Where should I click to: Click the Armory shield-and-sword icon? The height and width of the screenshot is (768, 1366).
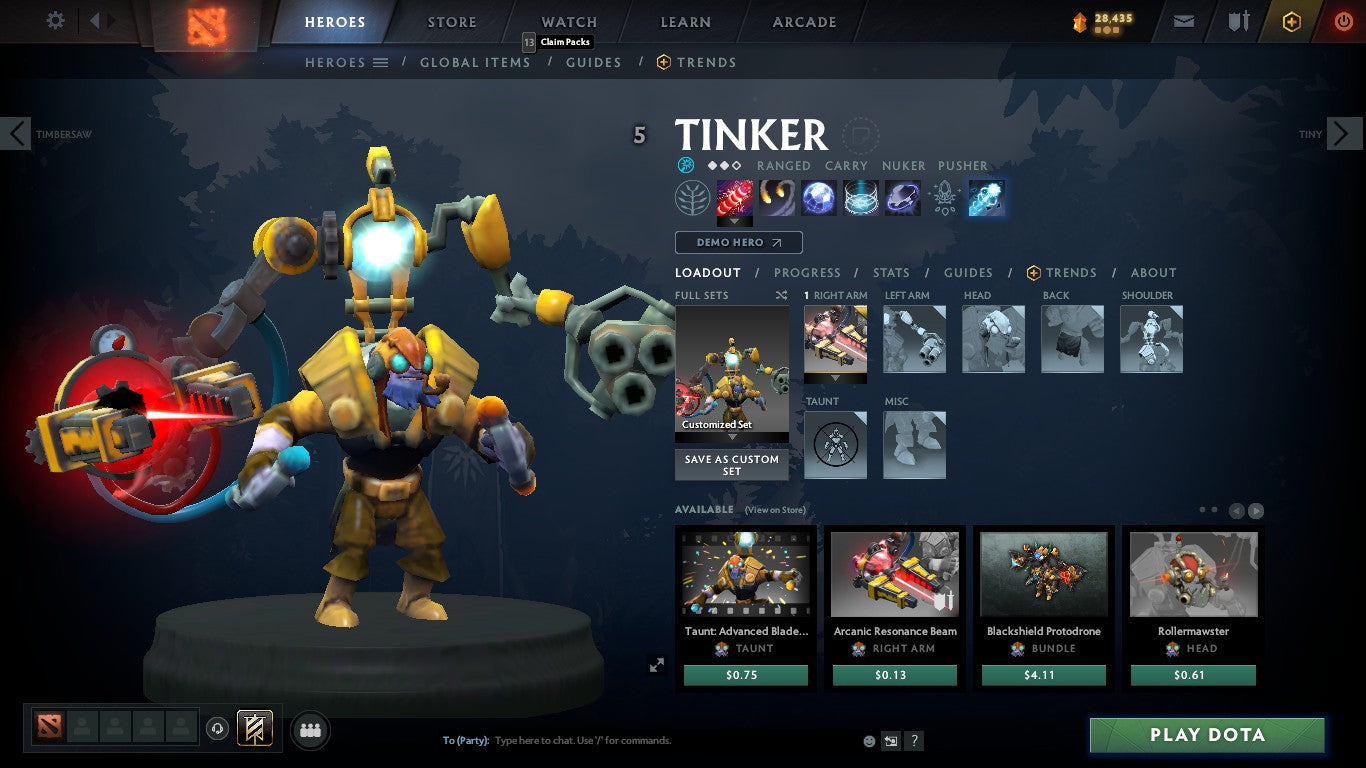pyautogui.click(x=1237, y=20)
